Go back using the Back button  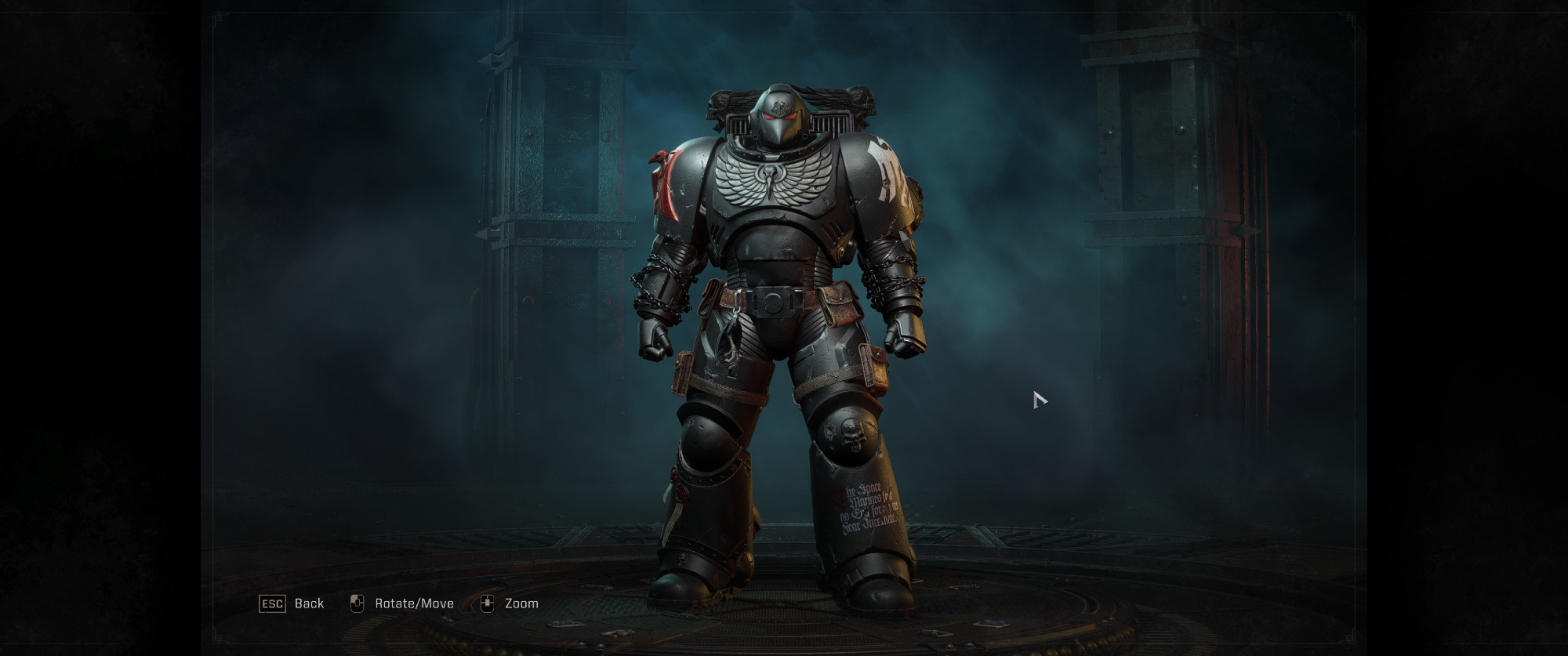[292, 603]
